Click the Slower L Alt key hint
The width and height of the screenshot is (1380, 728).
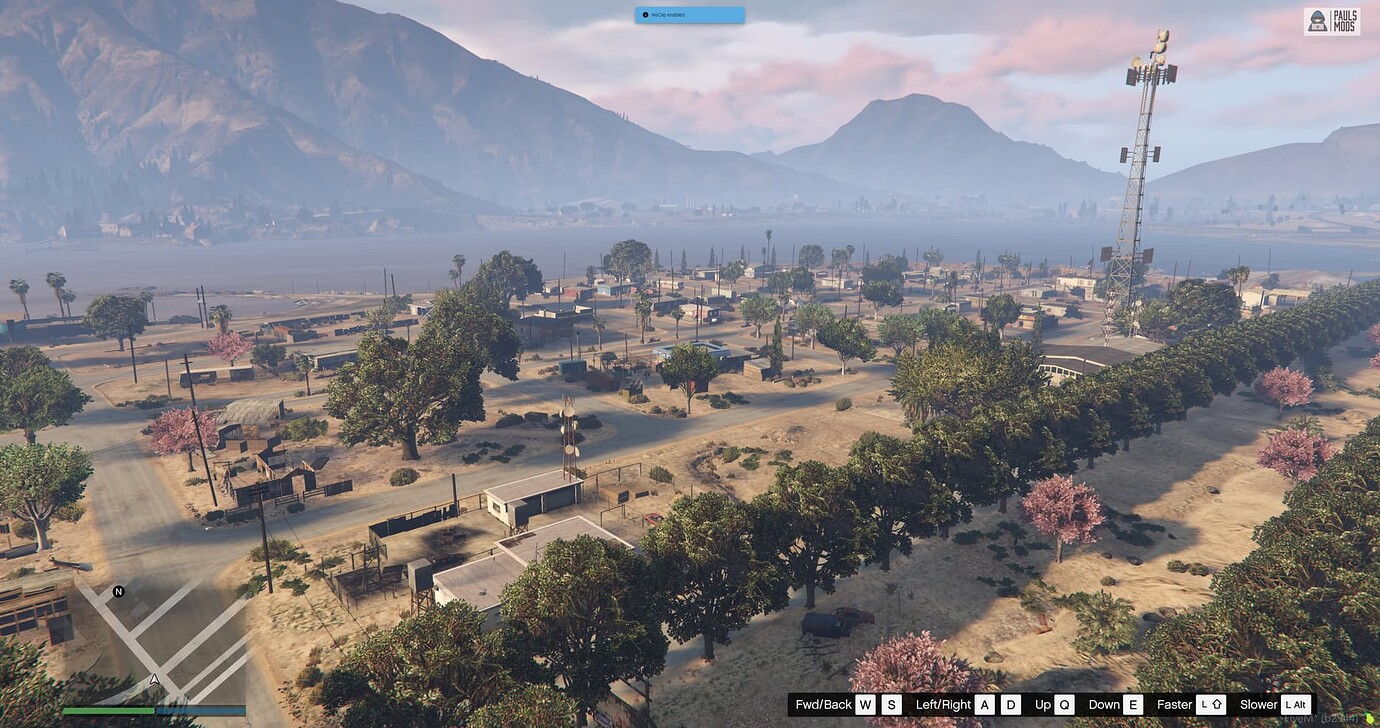point(1296,704)
